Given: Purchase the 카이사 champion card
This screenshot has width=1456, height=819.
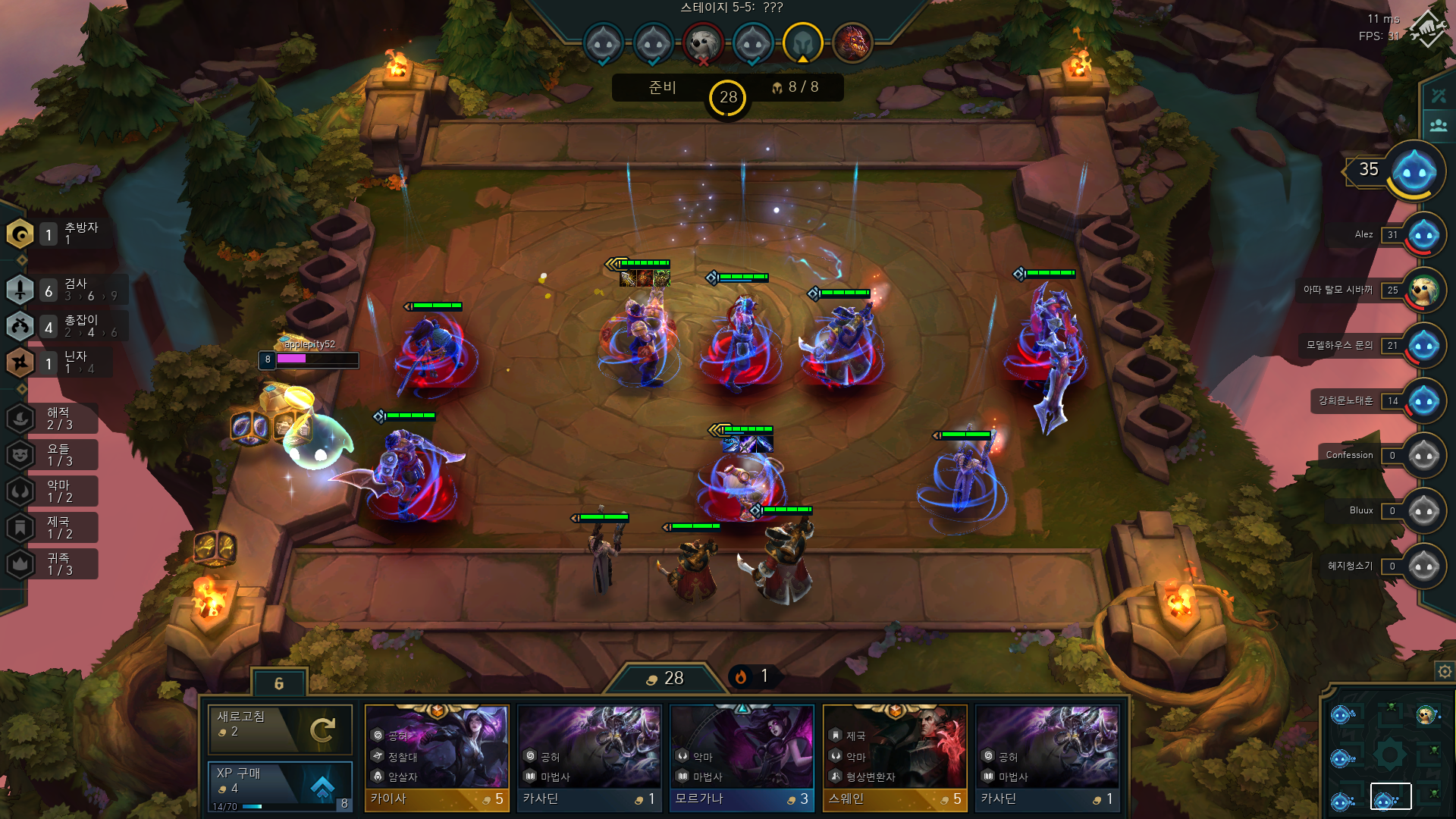Looking at the screenshot, I should point(437,758).
